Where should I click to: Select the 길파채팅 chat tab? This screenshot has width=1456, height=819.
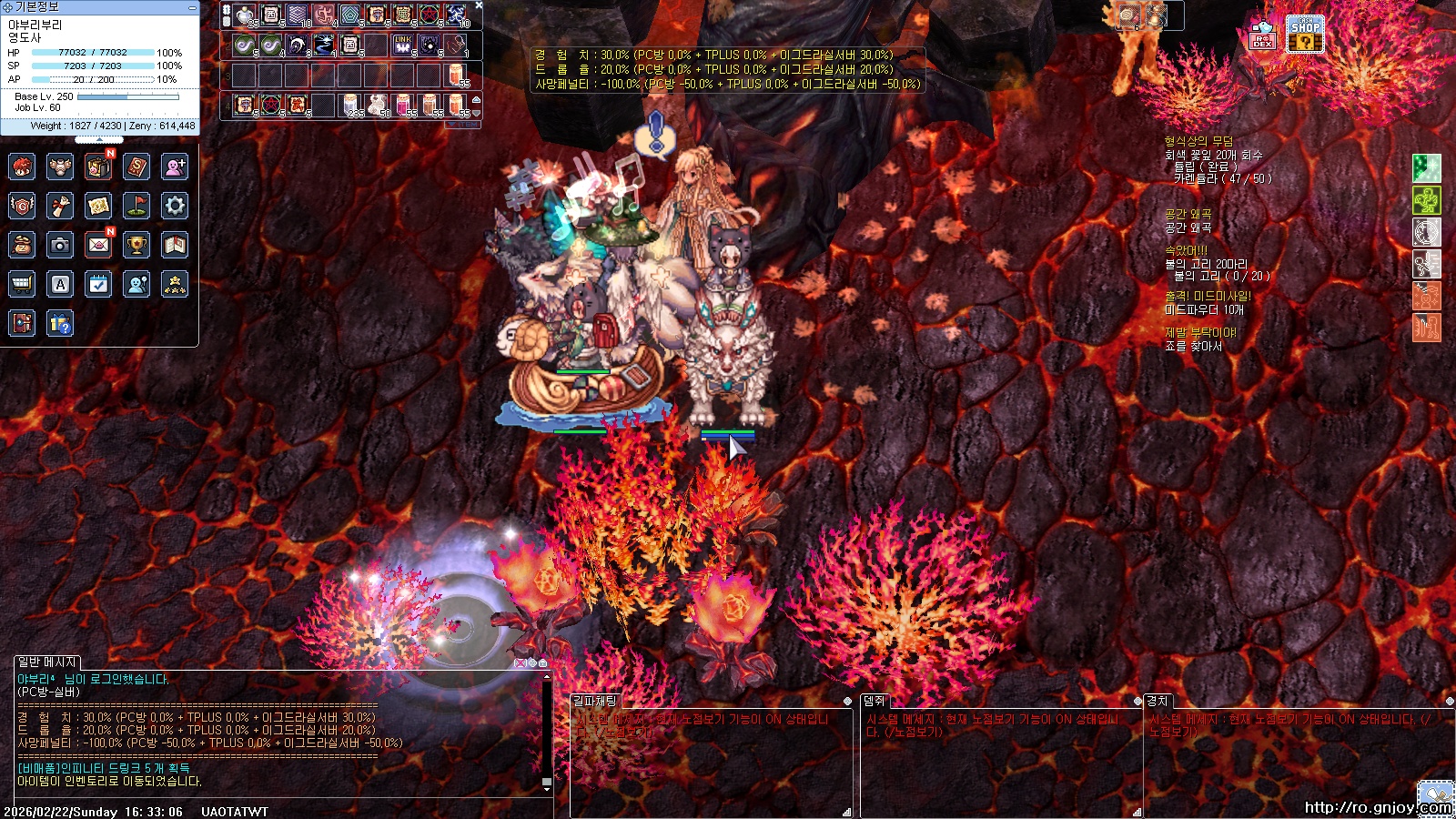click(594, 701)
